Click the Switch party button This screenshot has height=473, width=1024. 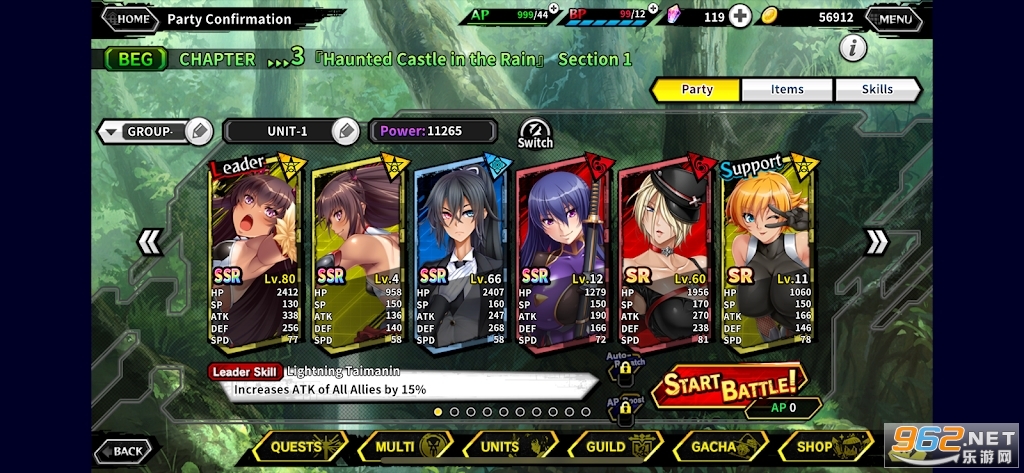point(535,133)
